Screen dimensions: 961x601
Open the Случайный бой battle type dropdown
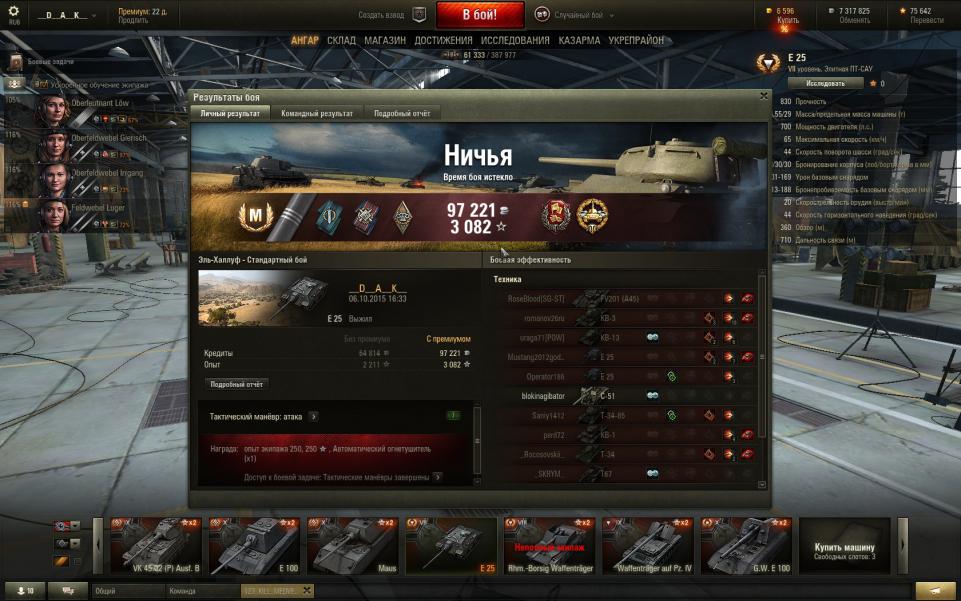coord(574,15)
